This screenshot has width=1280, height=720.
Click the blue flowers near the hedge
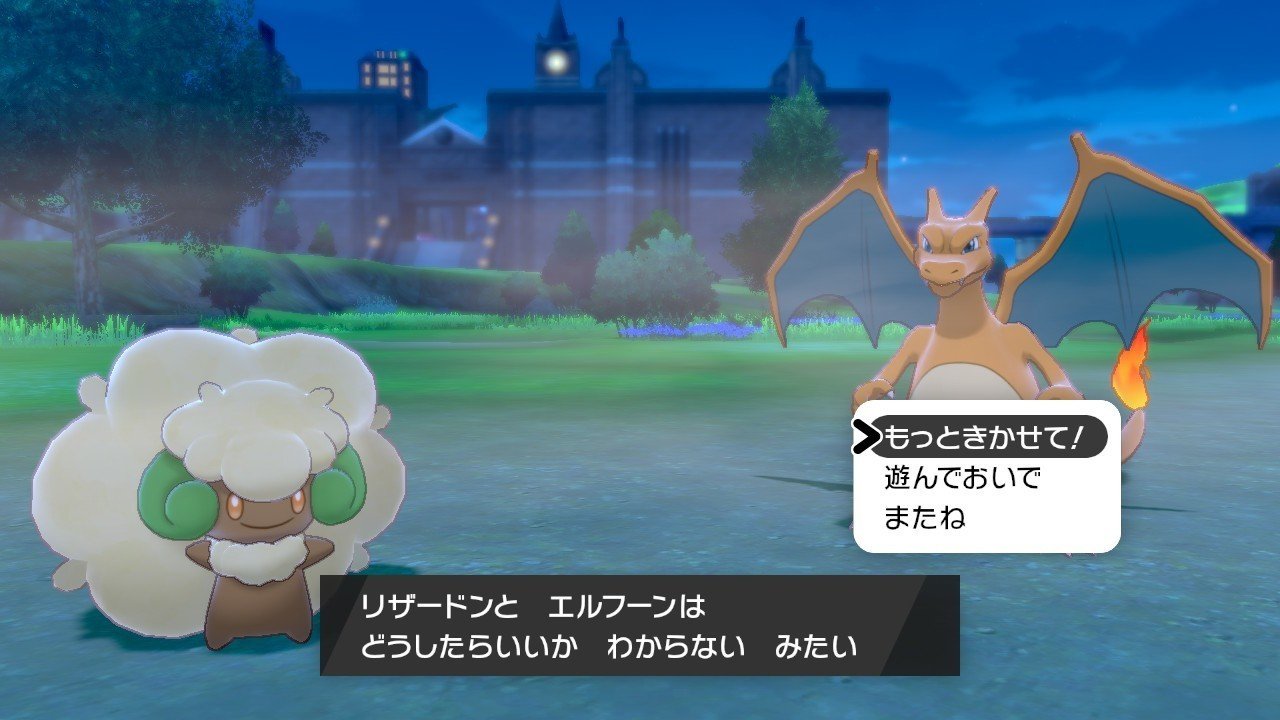pos(680,330)
